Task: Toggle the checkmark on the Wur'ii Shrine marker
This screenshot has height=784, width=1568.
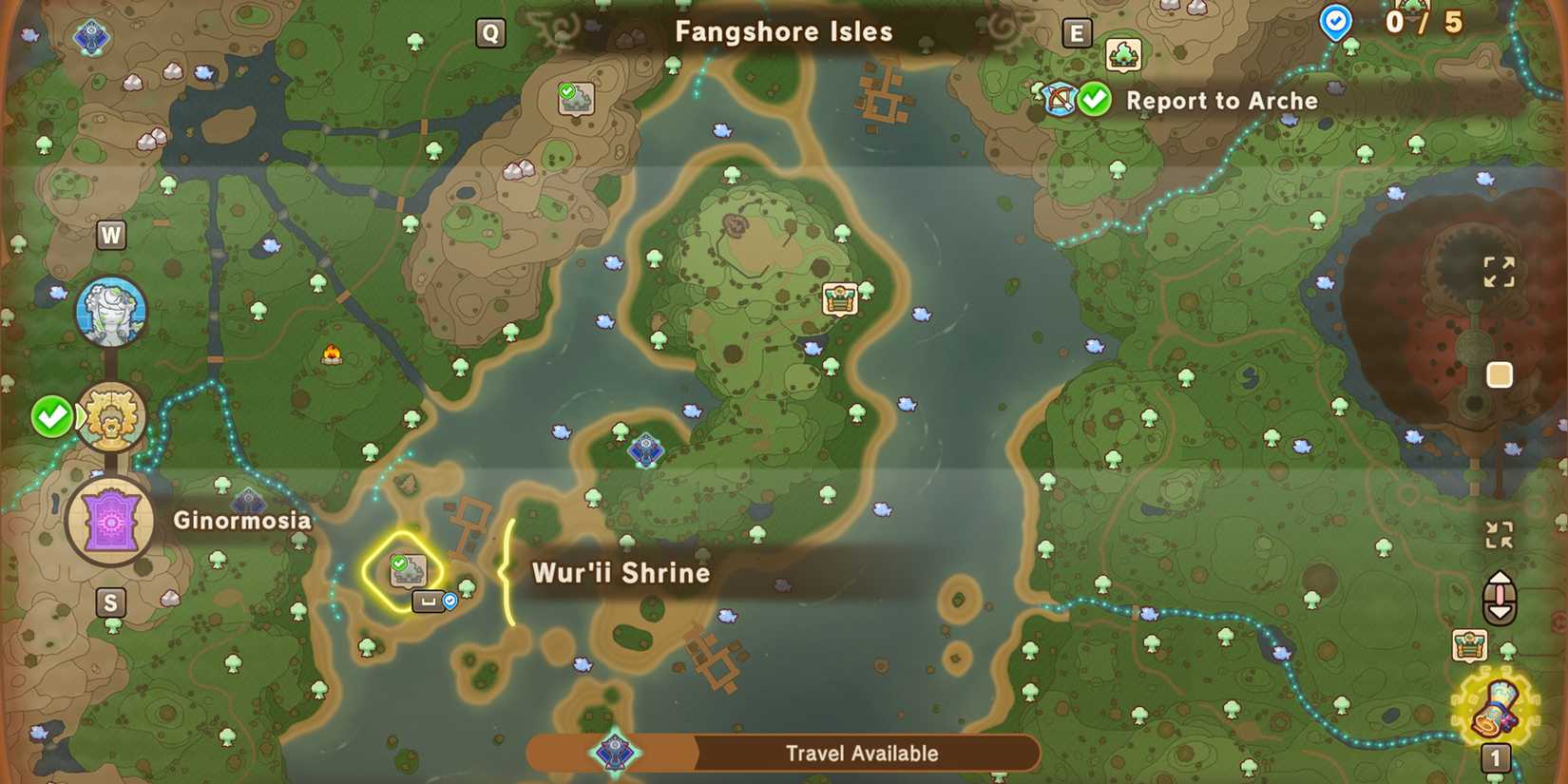Action: click(x=398, y=564)
